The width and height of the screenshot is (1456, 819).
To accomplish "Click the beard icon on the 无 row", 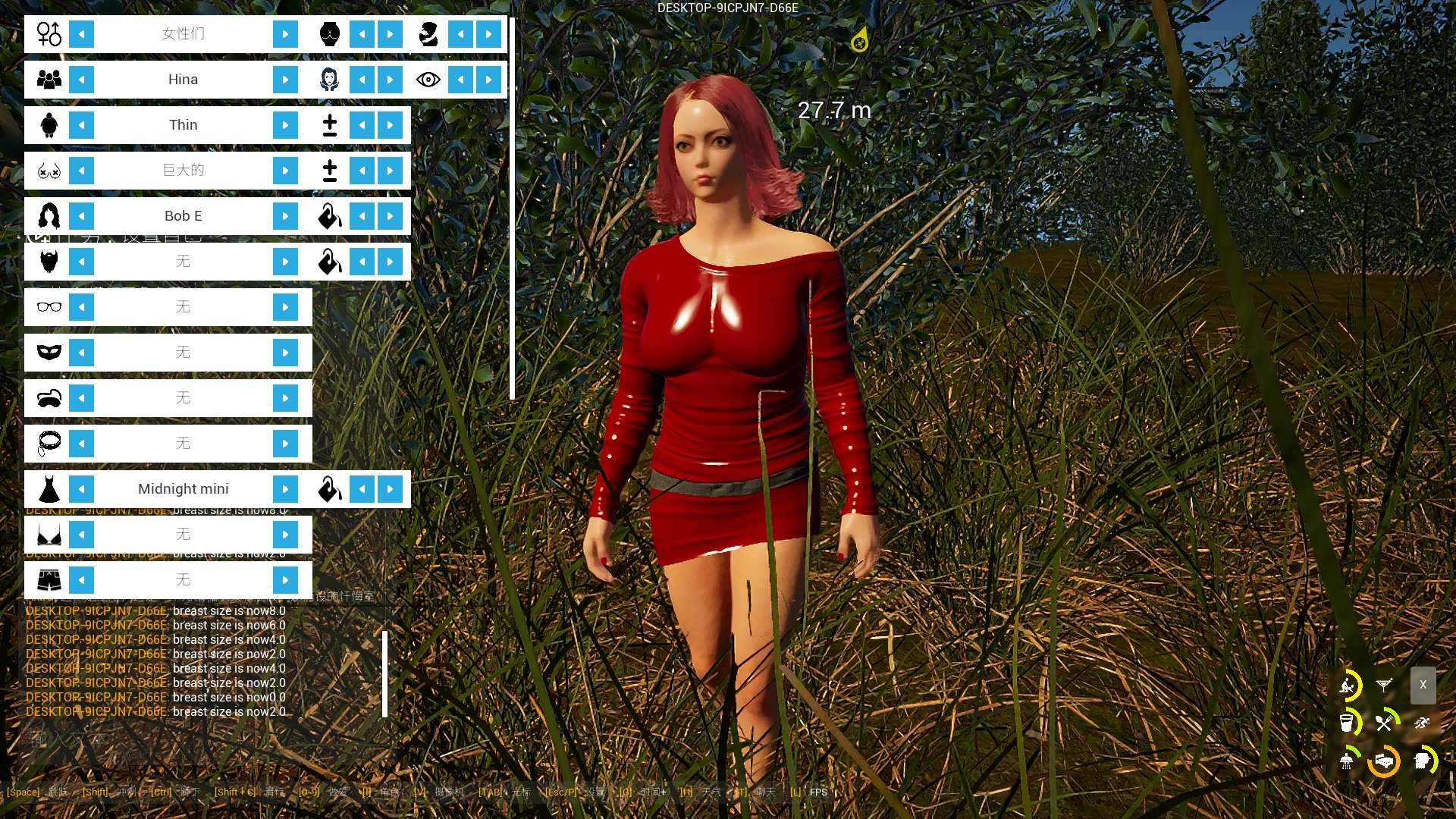I will (x=49, y=261).
